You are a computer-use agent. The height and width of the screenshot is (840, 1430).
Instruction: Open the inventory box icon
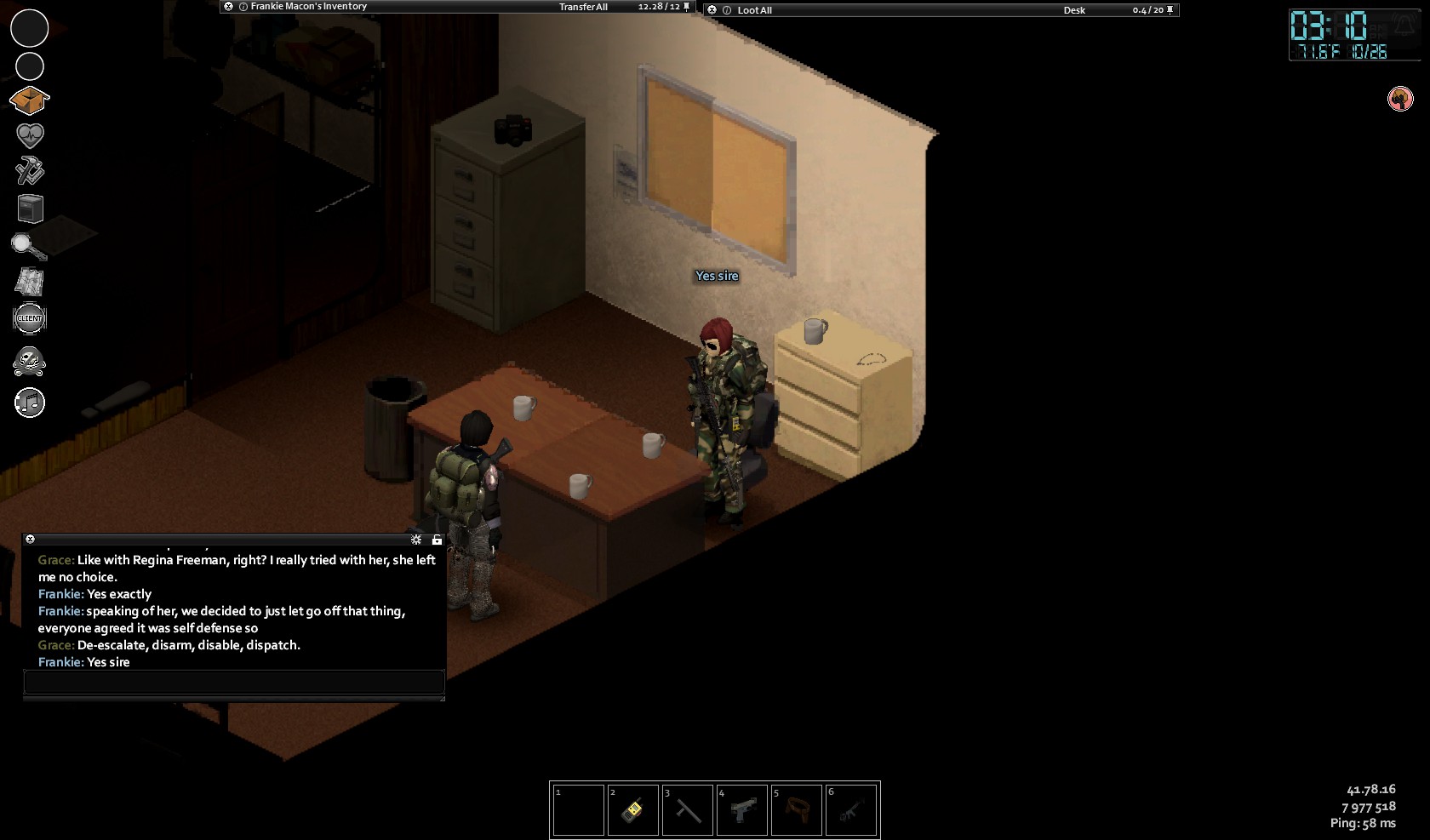tap(30, 100)
